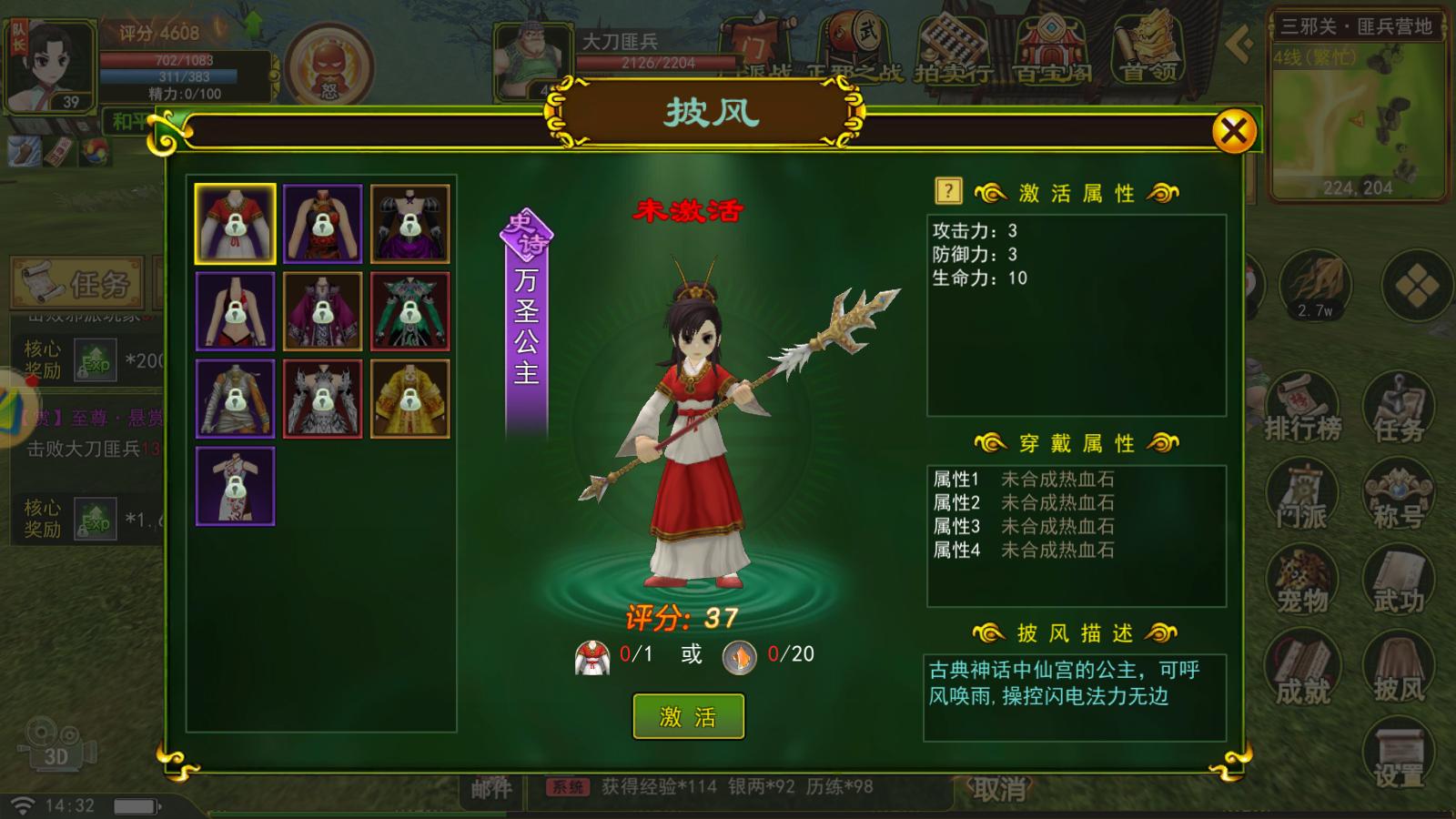Click the ? help button beside 激活属性
The width and height of the screenshot is (1456, 819).
tap(946, 188)
